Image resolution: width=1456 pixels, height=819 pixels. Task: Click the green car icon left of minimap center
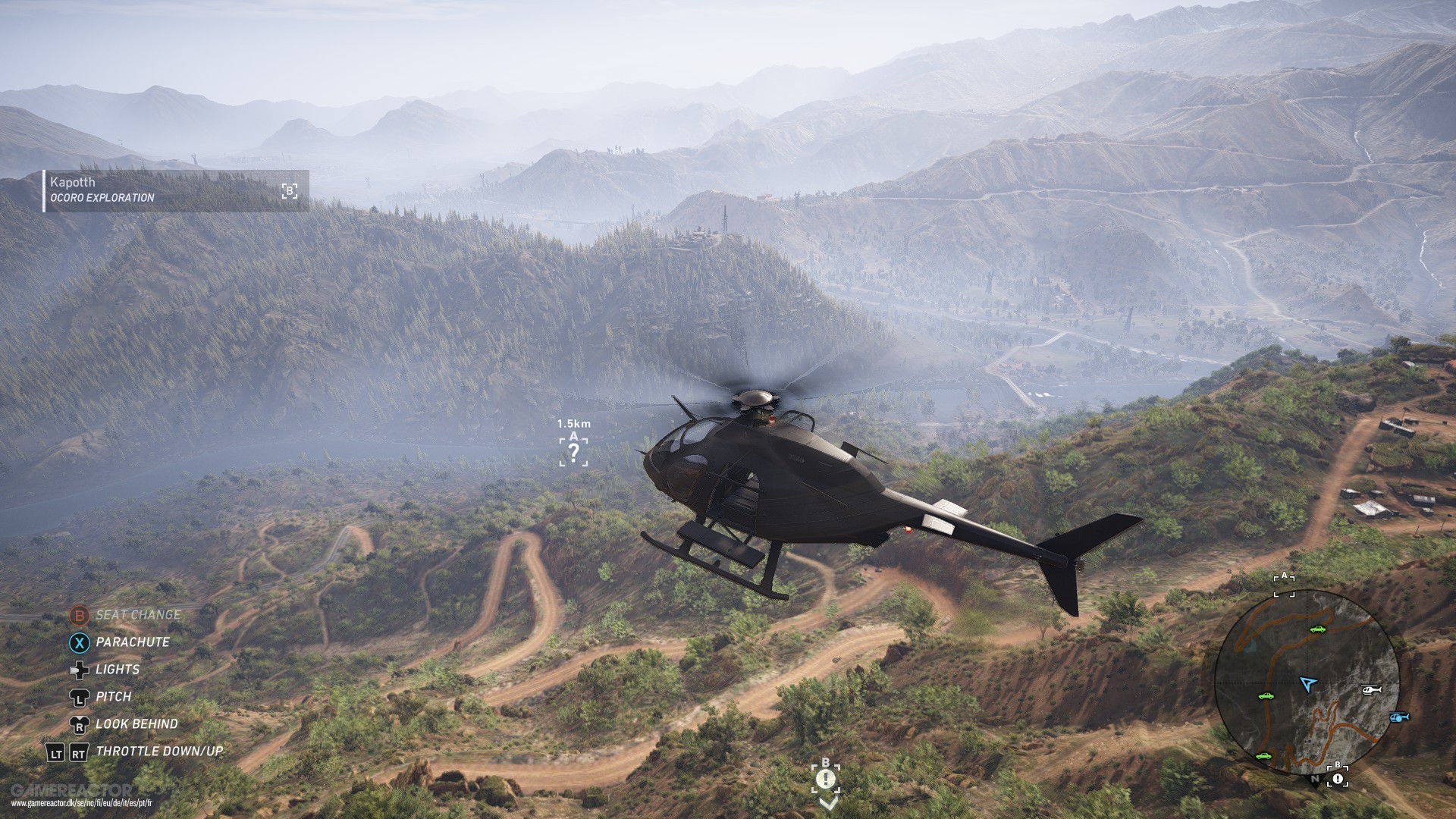pos(1266,697)
